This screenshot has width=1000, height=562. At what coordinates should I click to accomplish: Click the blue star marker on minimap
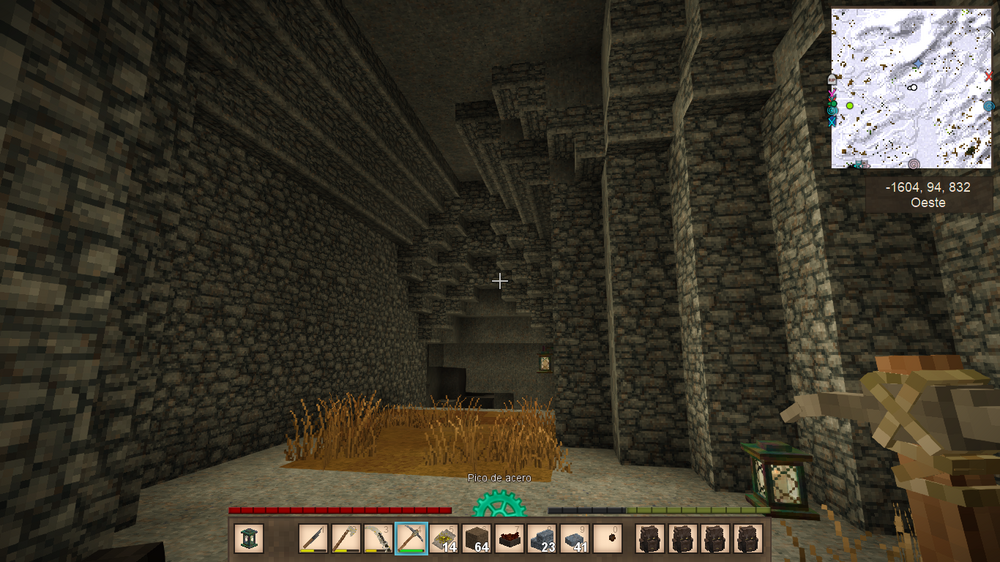[x=917, y=63]
